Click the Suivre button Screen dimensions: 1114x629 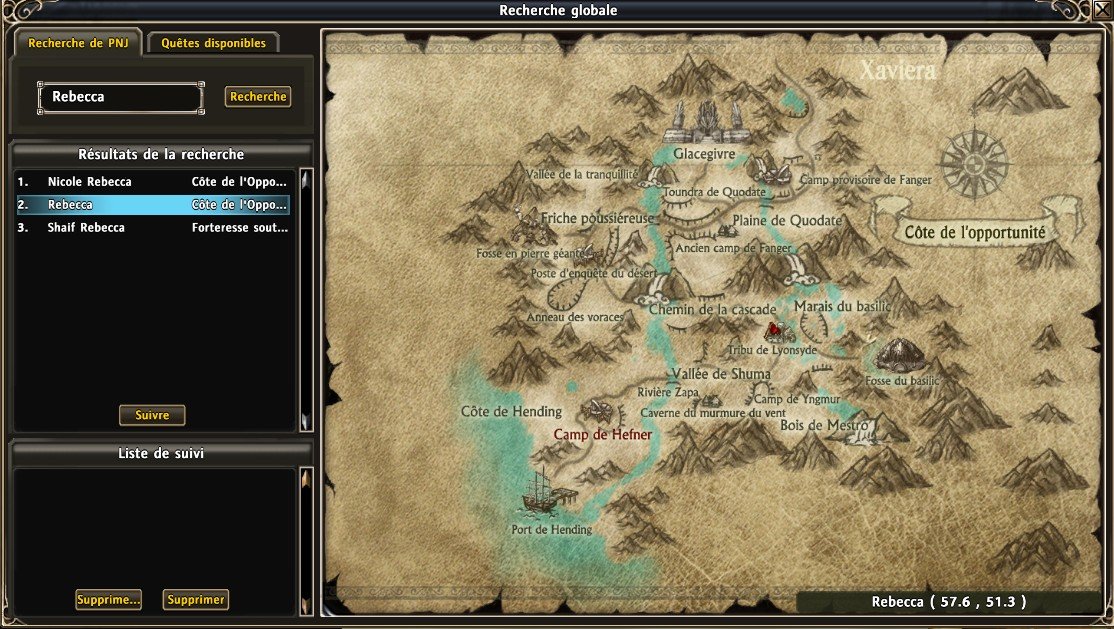[152, 415]
